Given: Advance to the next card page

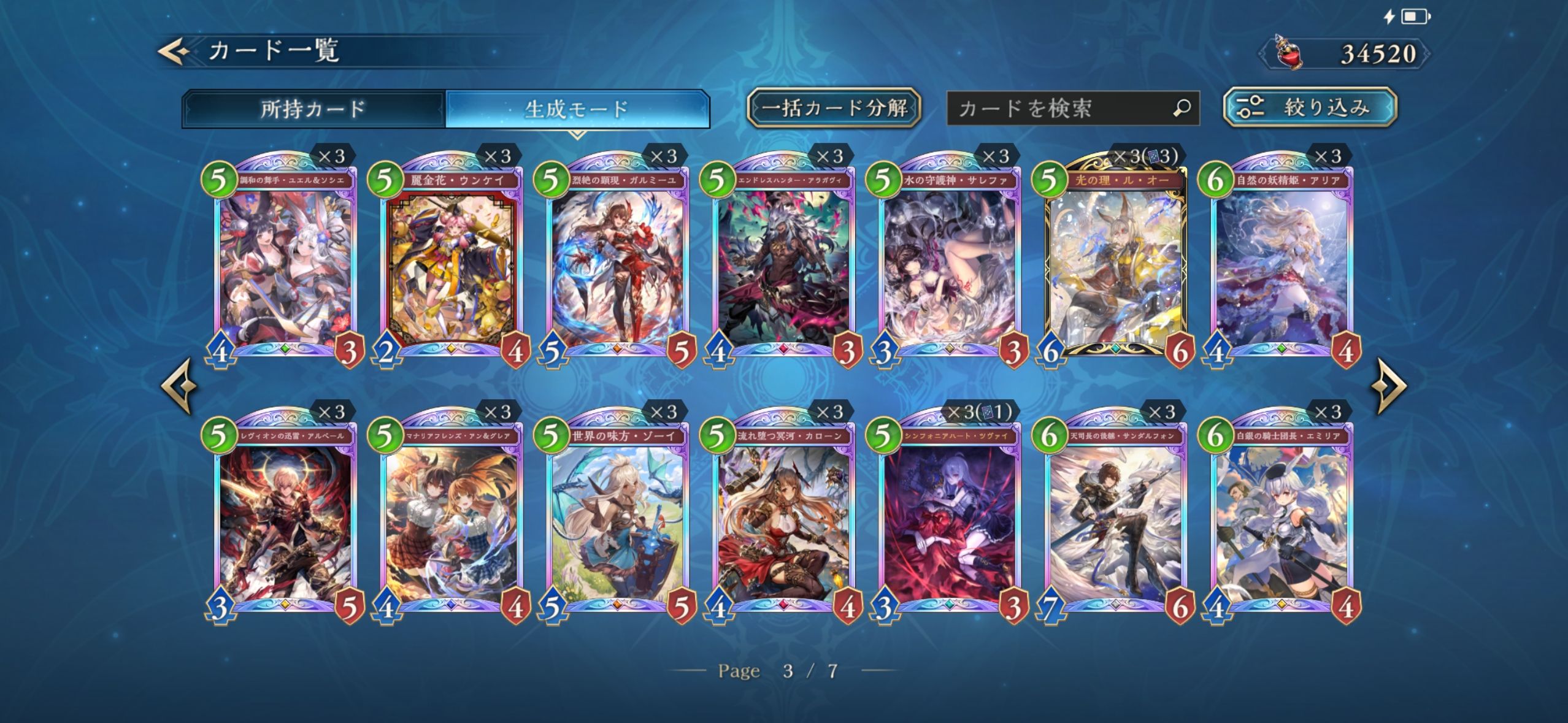Looking at the screenshot, I should point(1389,386).
